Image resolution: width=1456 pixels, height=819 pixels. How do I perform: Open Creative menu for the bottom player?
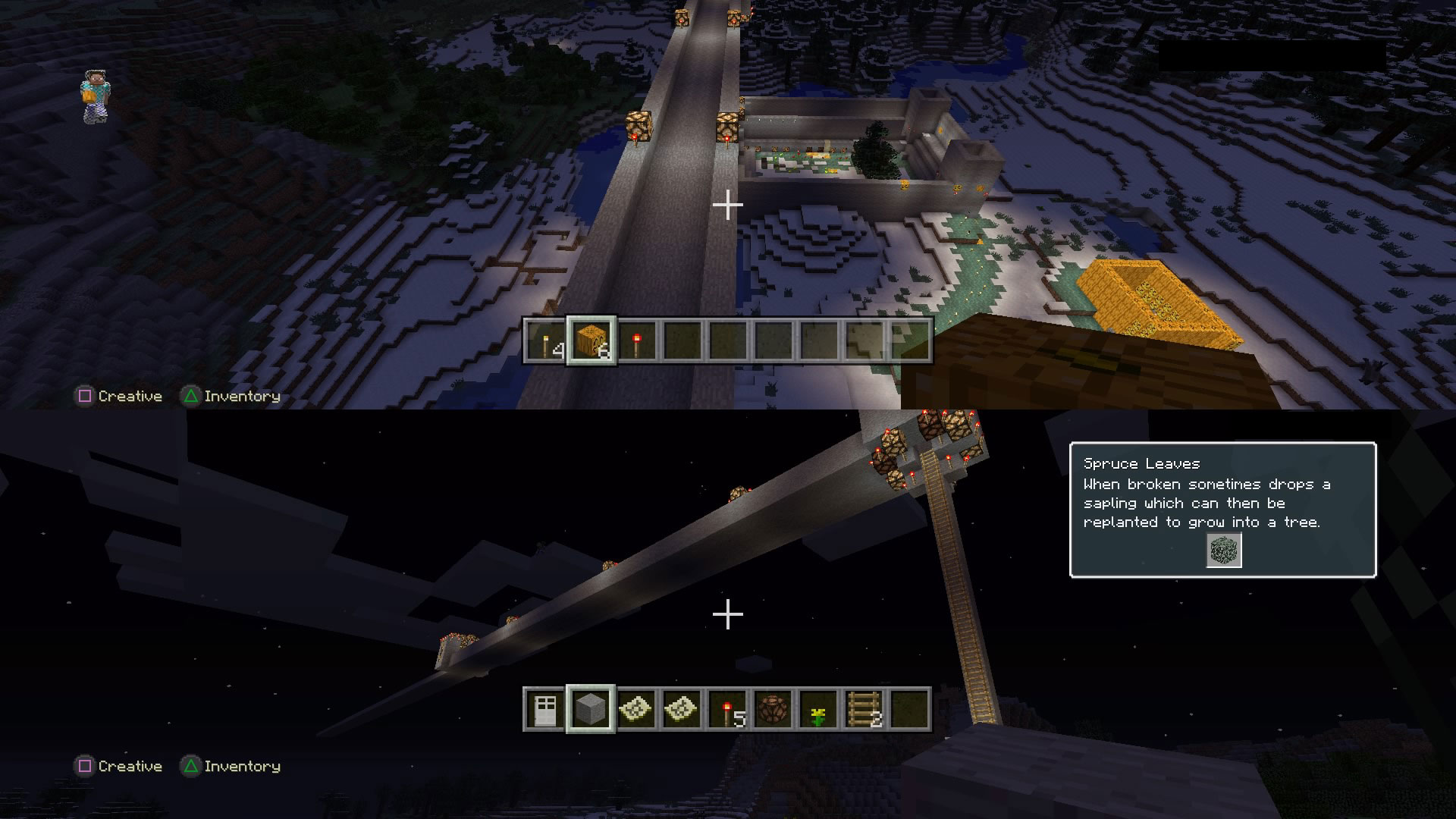point(127,766)
